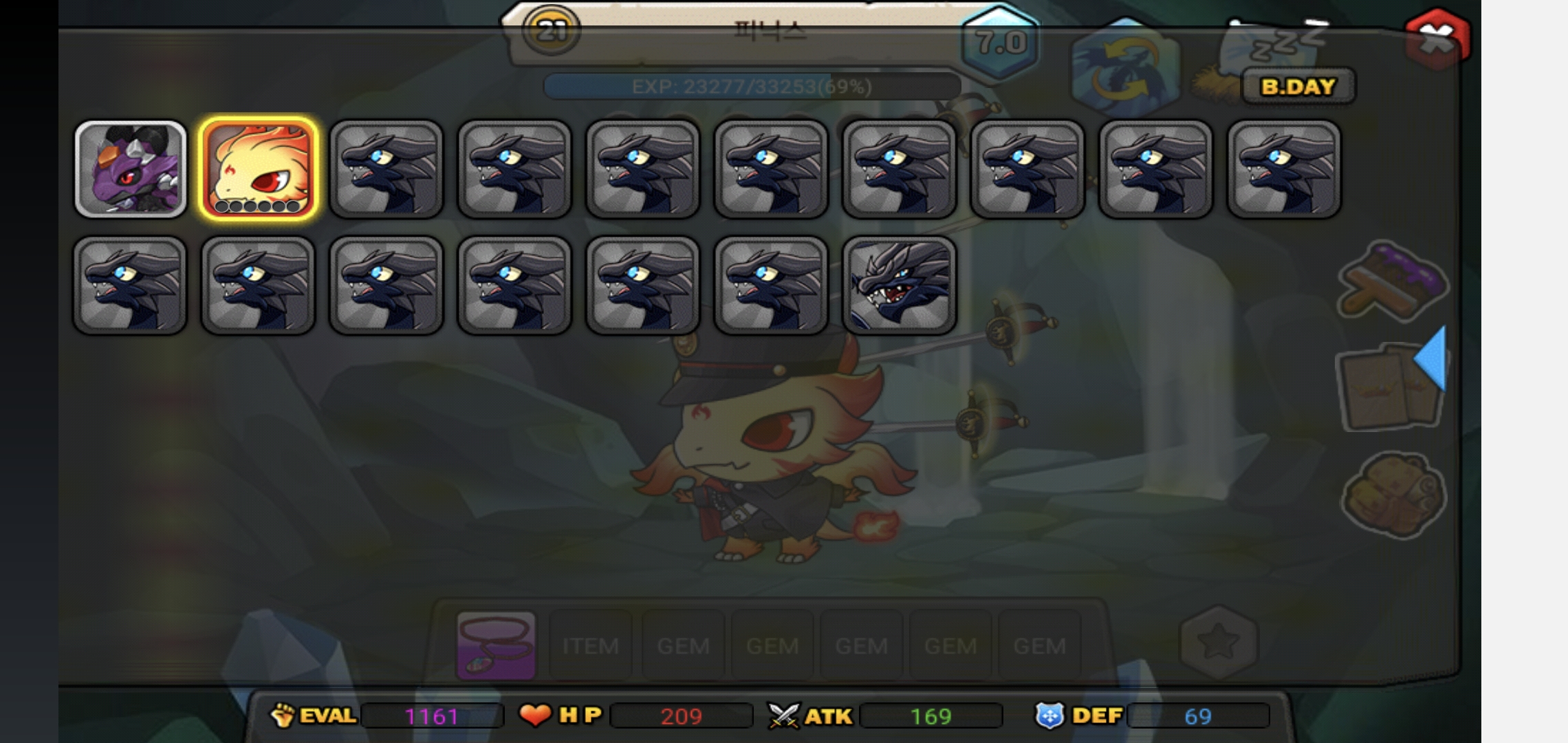The height and width of the screenshot is (743, 1568).
Task: Choose the ITEM equipment slot
Action: pyautogui.click(x=590, y=645)
